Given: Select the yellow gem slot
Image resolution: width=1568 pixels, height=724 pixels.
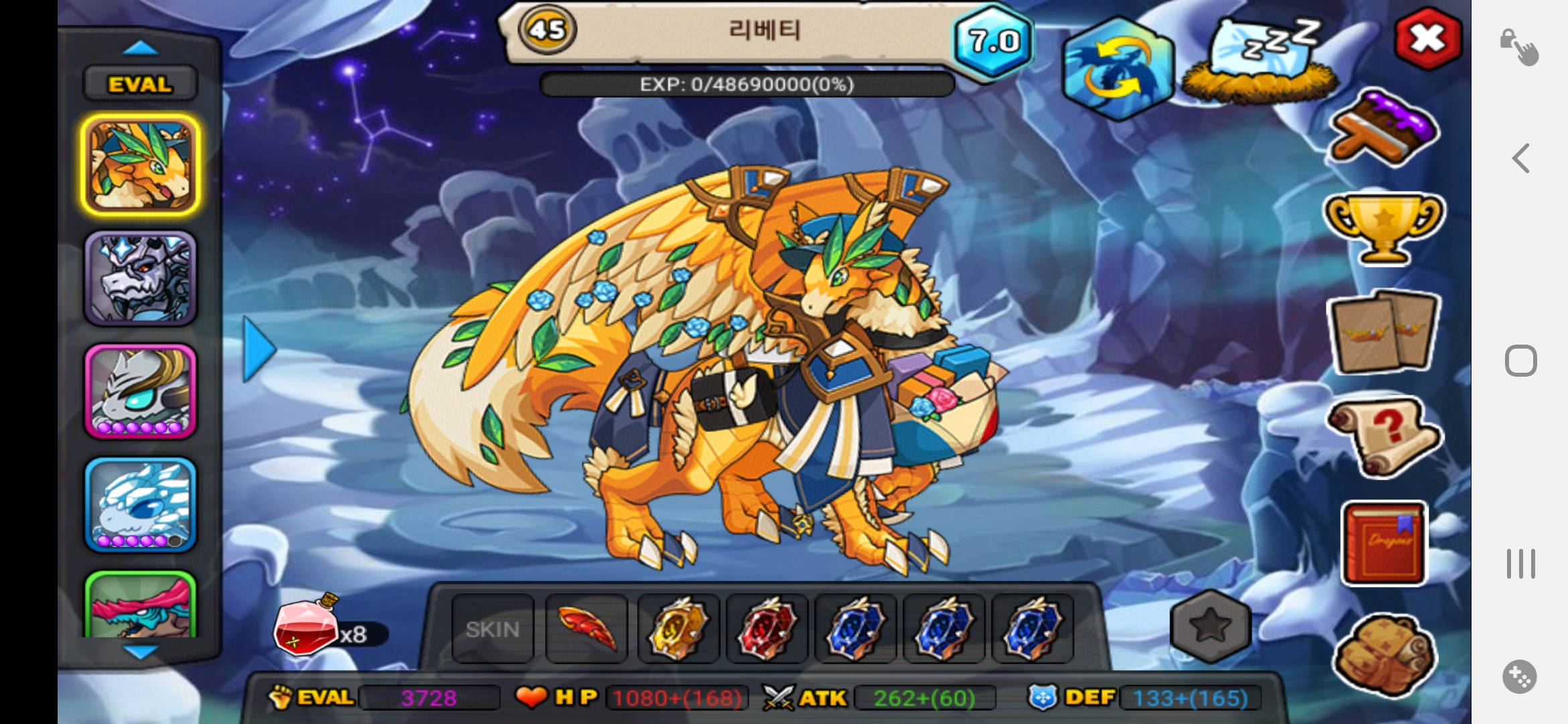Looking at the screenshot, I should tap(677, 629).
